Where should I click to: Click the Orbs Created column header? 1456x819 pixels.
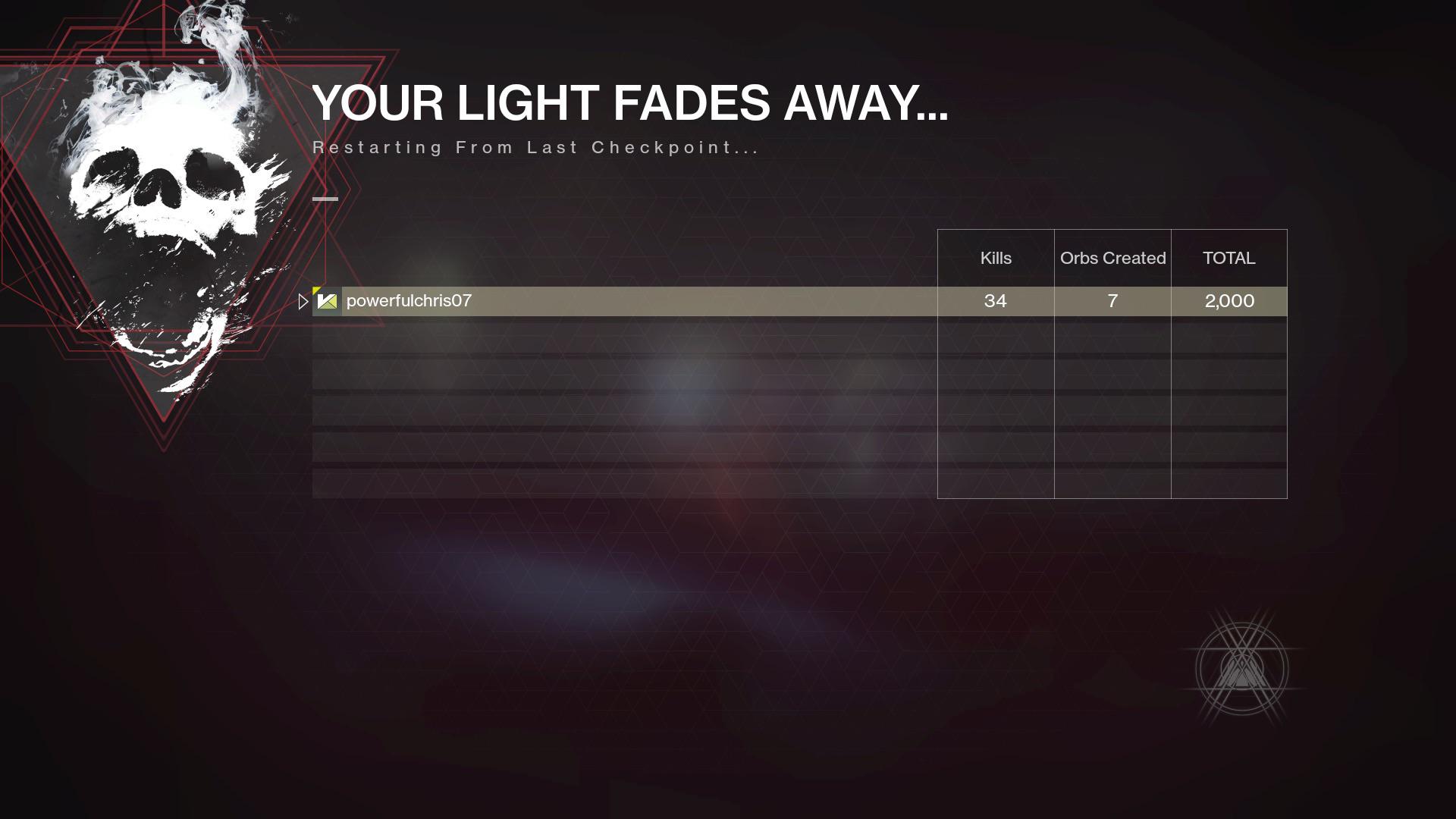pyautogui.click(x=1112, y=258)
